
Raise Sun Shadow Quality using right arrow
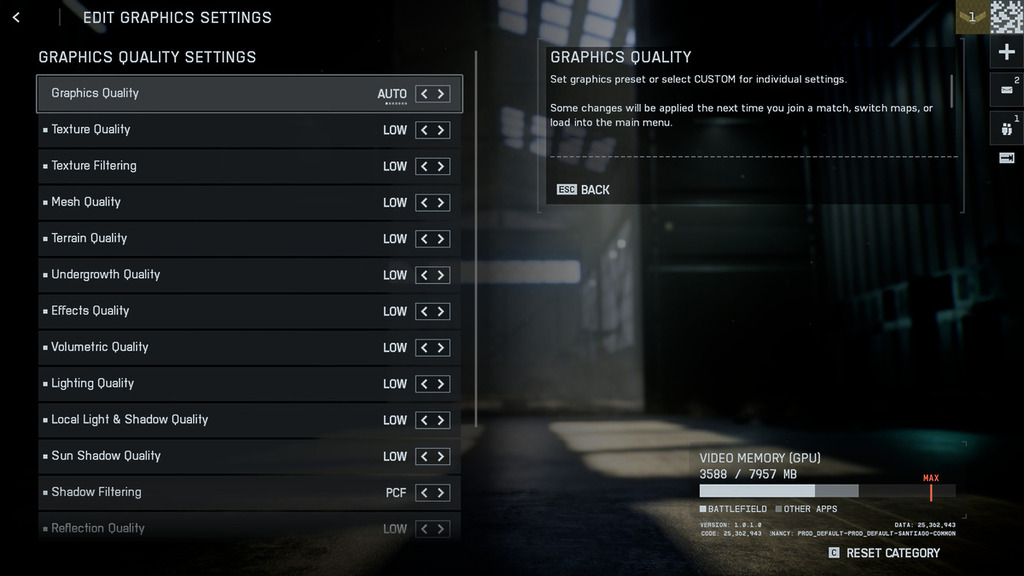click(441, 456)
